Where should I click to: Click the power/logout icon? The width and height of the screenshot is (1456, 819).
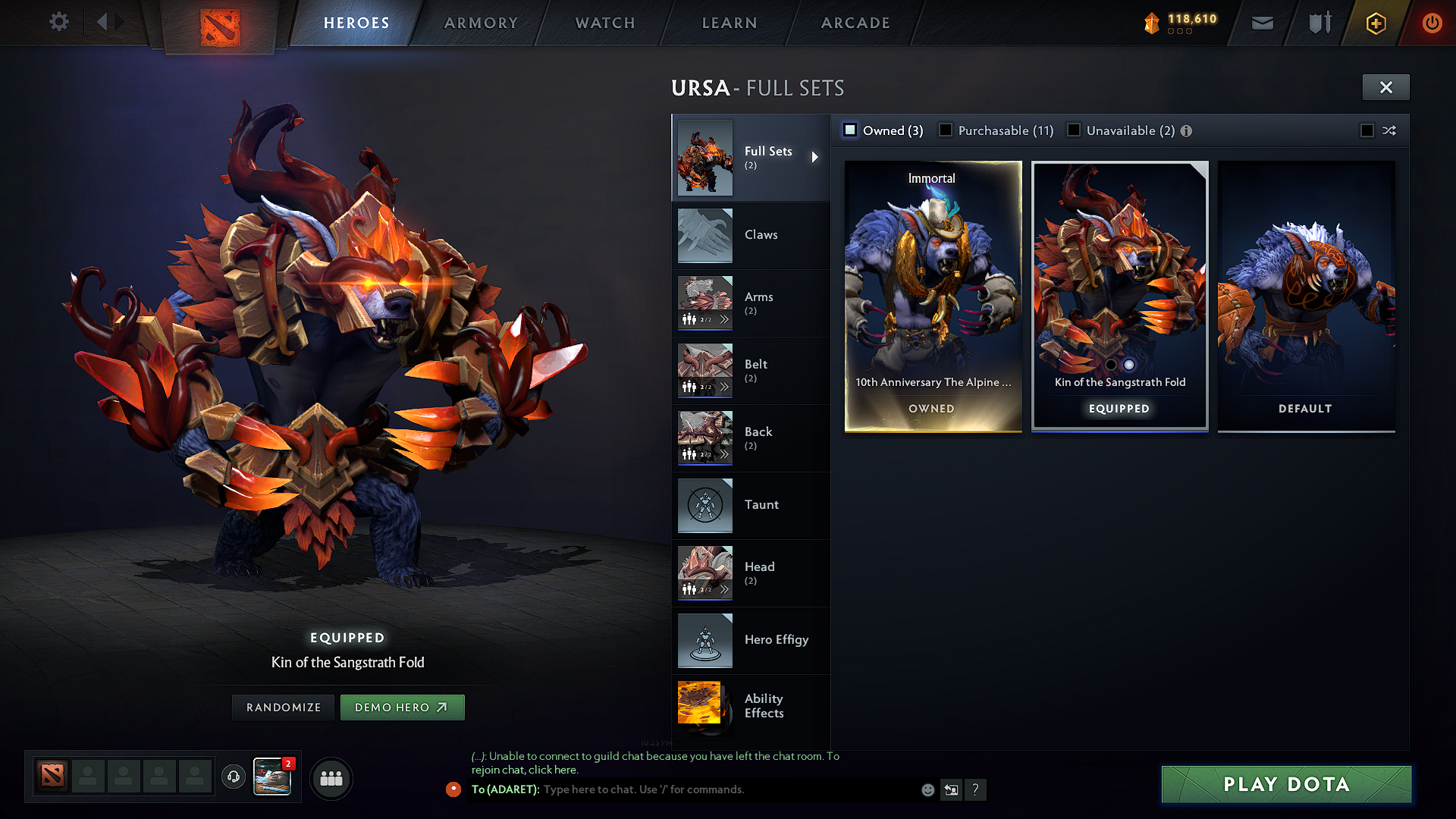(1432, 23)
